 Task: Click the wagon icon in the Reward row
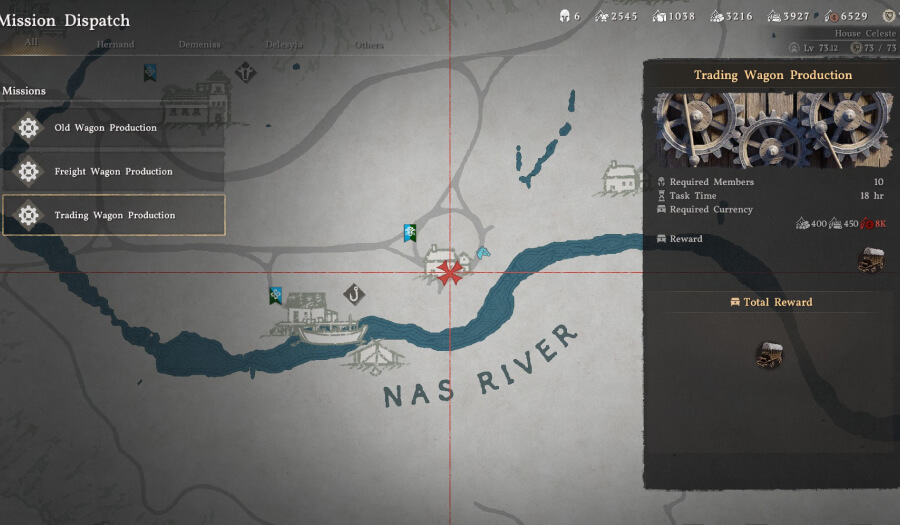pyautogui.click(x=871, y=259)
